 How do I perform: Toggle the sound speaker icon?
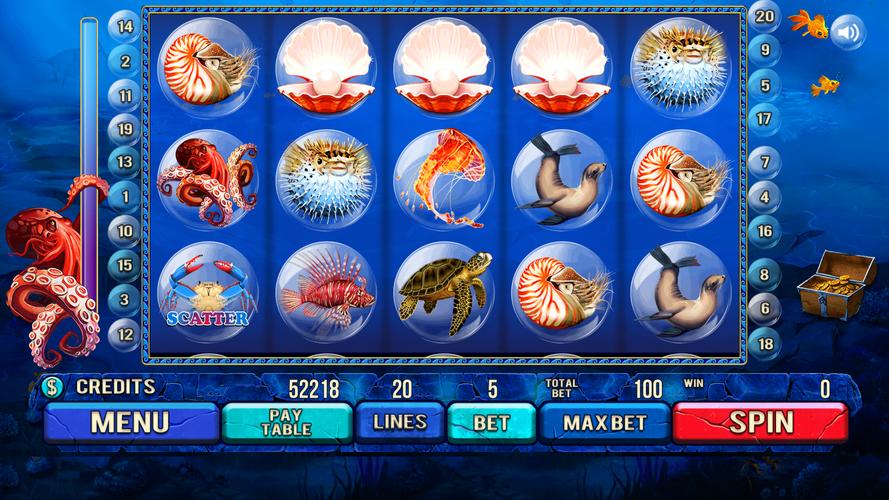click(x=848, y=33)
